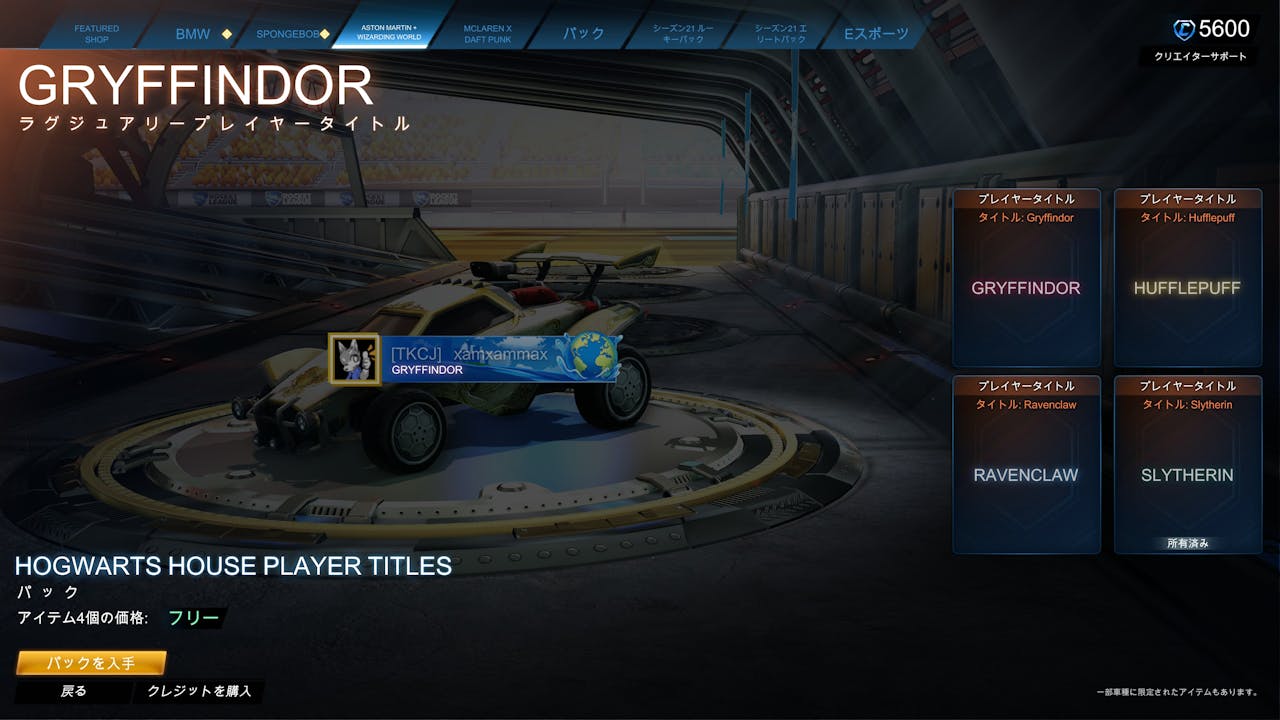Switch to the パック tab
The height and width of the screenshot is (720, 1280).
(x=583, y=34)
